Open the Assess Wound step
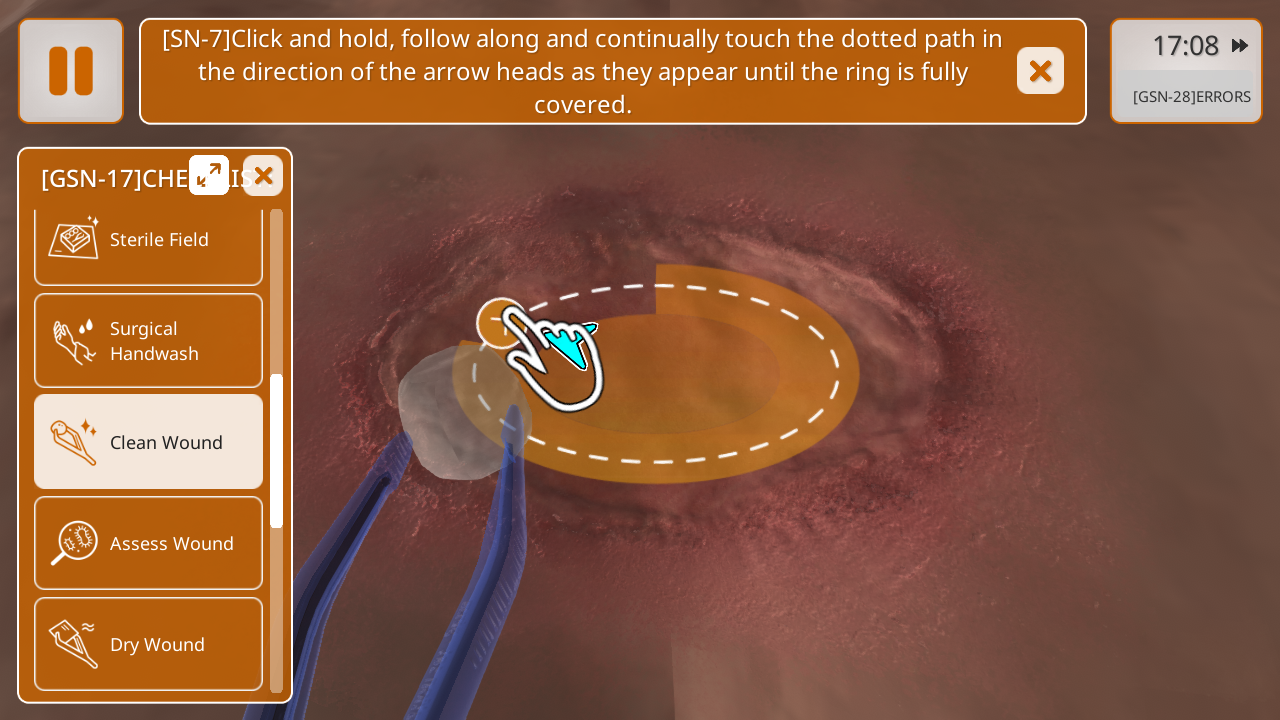 click(148, 543)
